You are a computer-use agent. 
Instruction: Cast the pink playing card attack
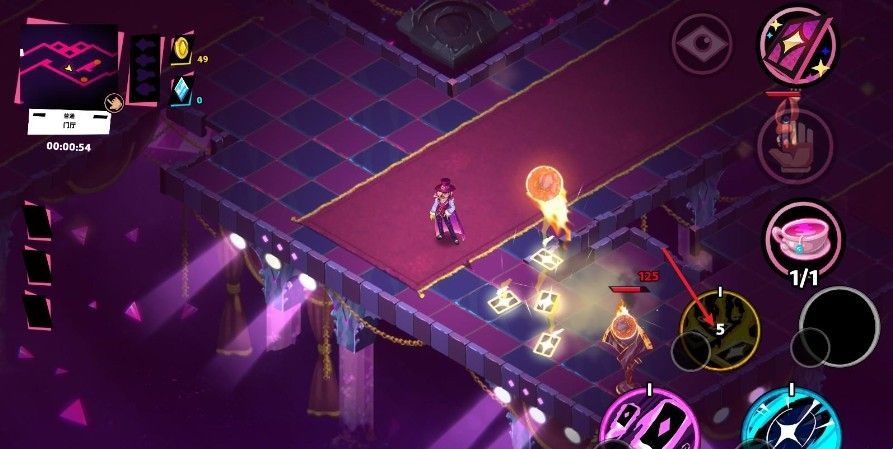point(649,422)
